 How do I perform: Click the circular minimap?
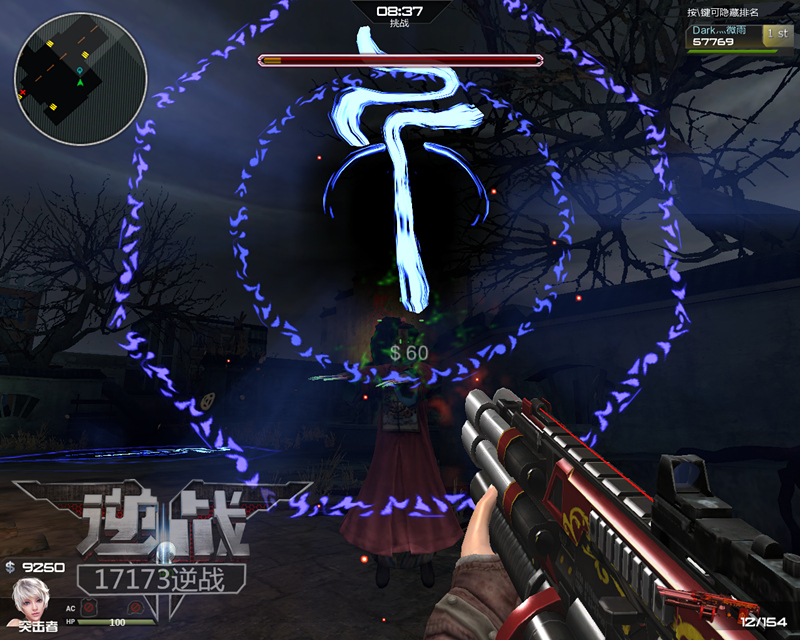click(80, 78)
